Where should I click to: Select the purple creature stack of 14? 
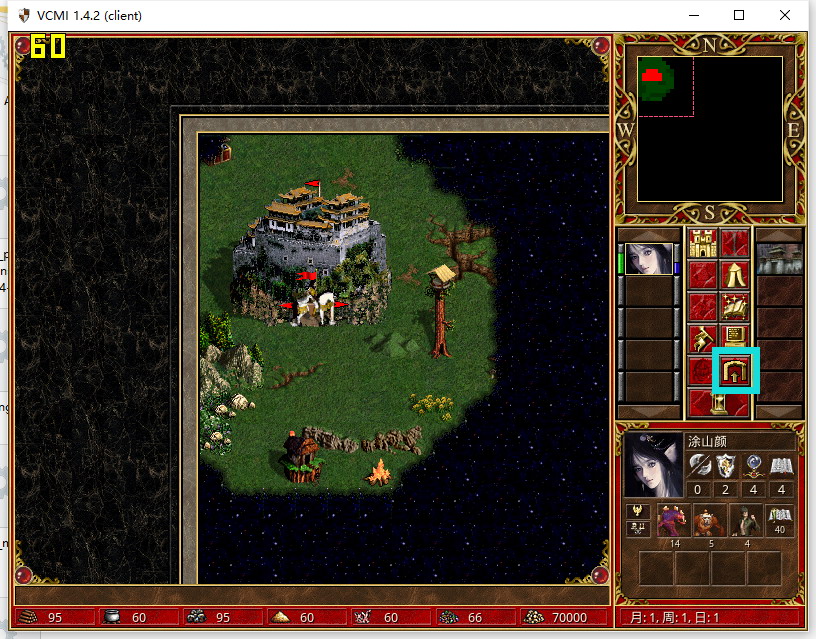[672, 521]
